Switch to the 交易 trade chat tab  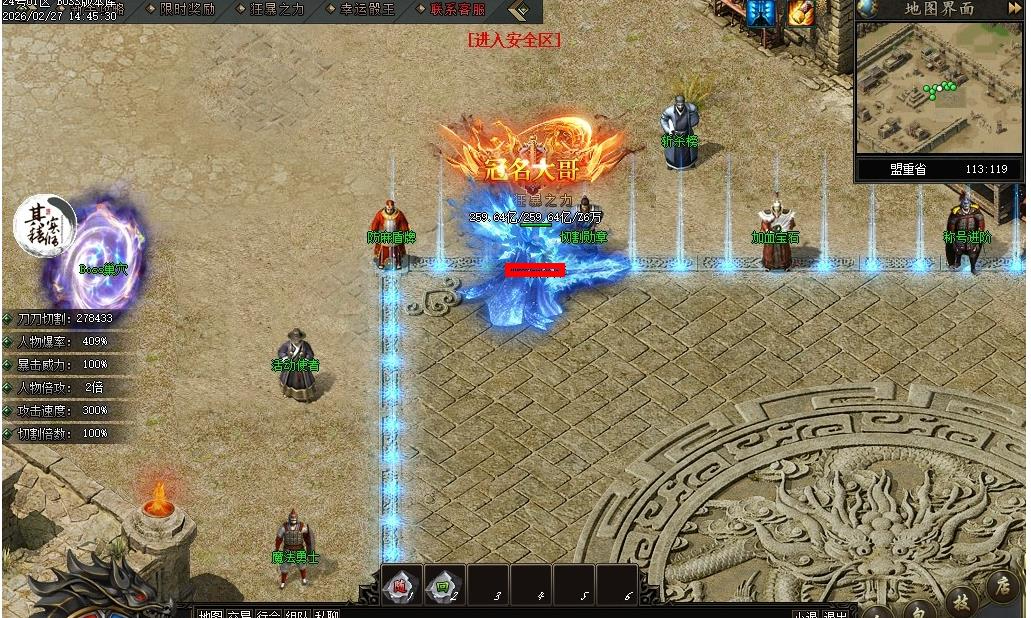tap(239, 613)
